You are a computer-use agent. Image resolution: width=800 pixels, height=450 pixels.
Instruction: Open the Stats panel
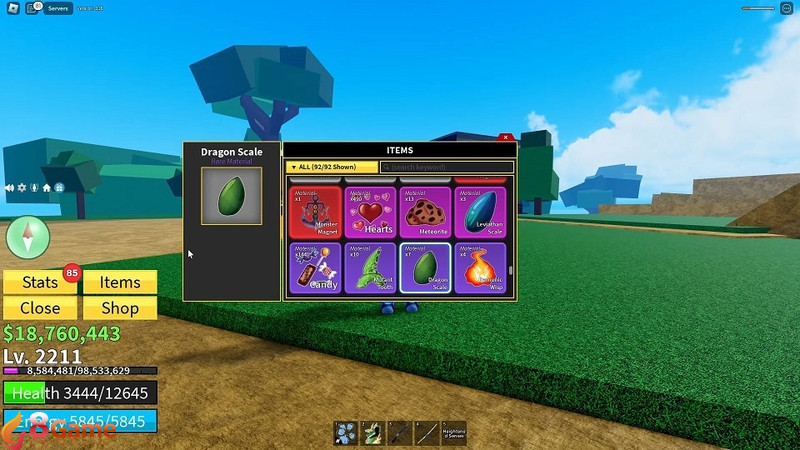(40, 283)
